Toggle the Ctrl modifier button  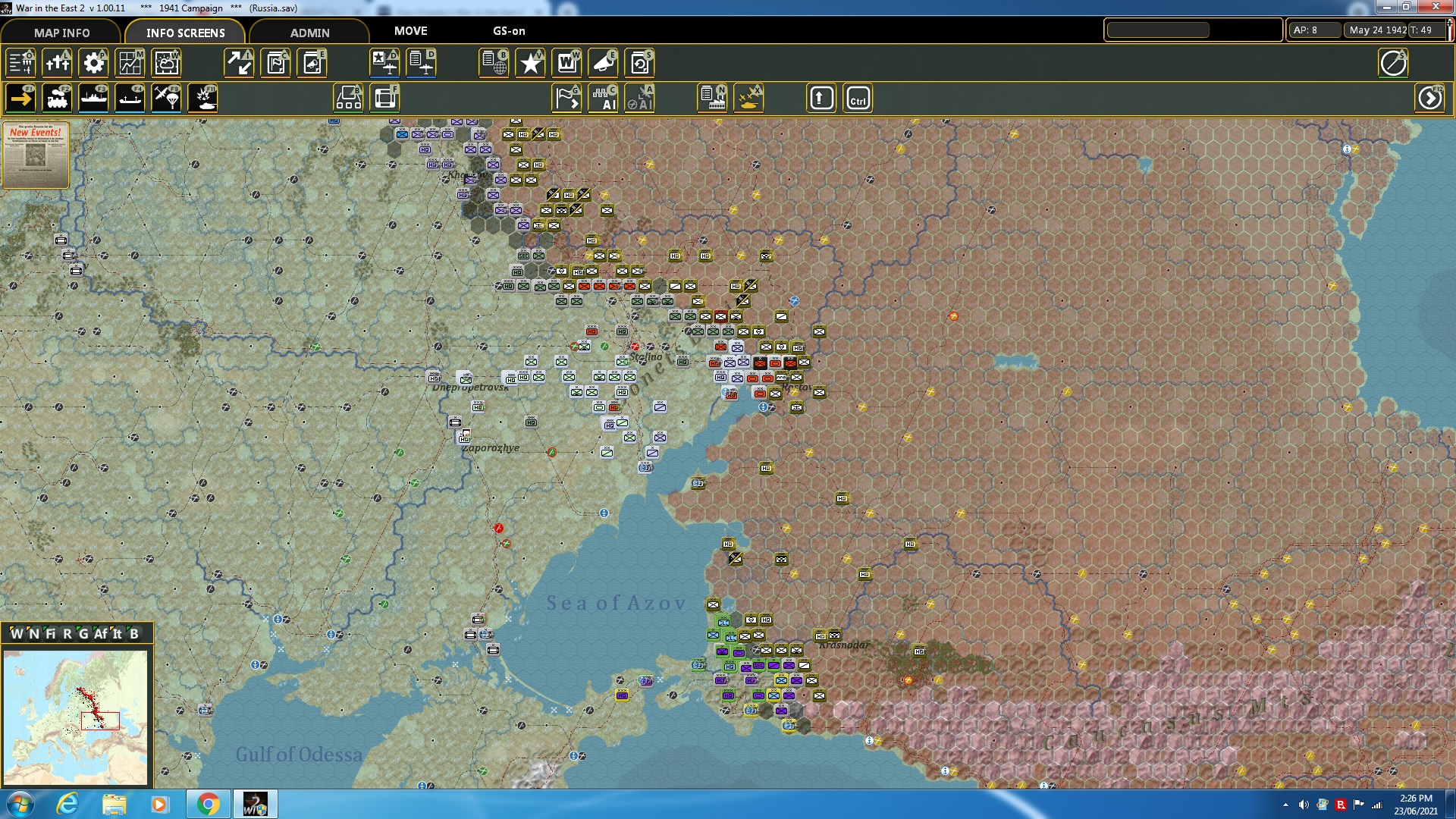click(x=858, y=97)
